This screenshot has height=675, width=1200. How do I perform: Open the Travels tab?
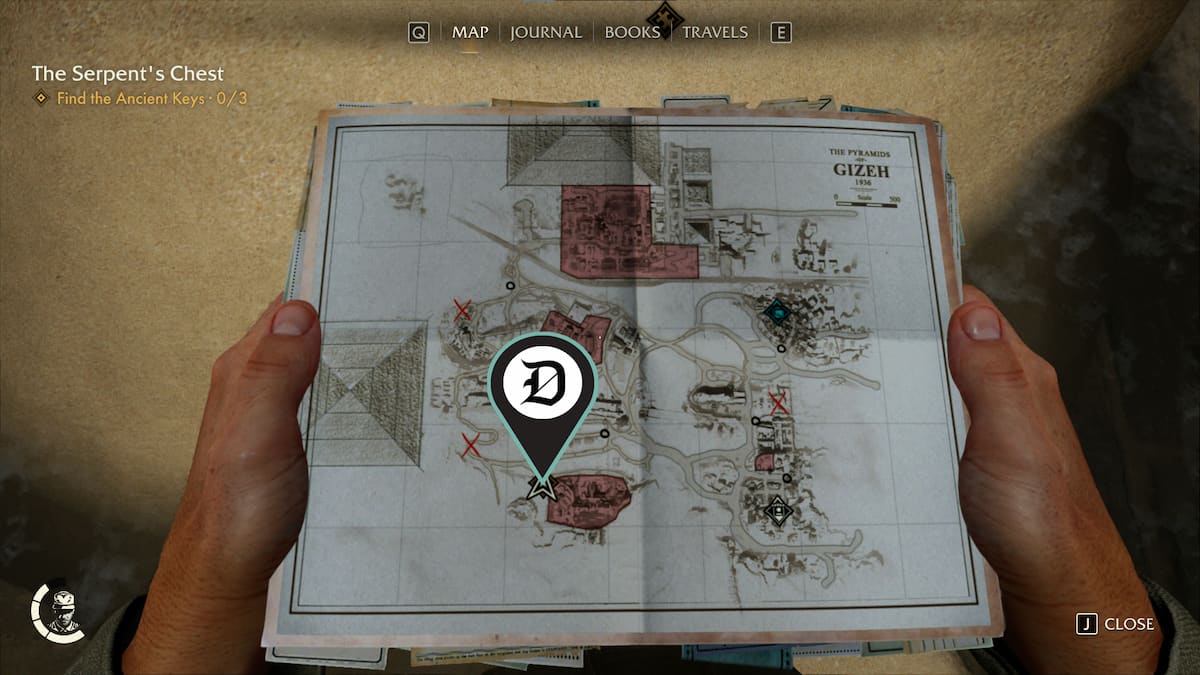point(714,32)
